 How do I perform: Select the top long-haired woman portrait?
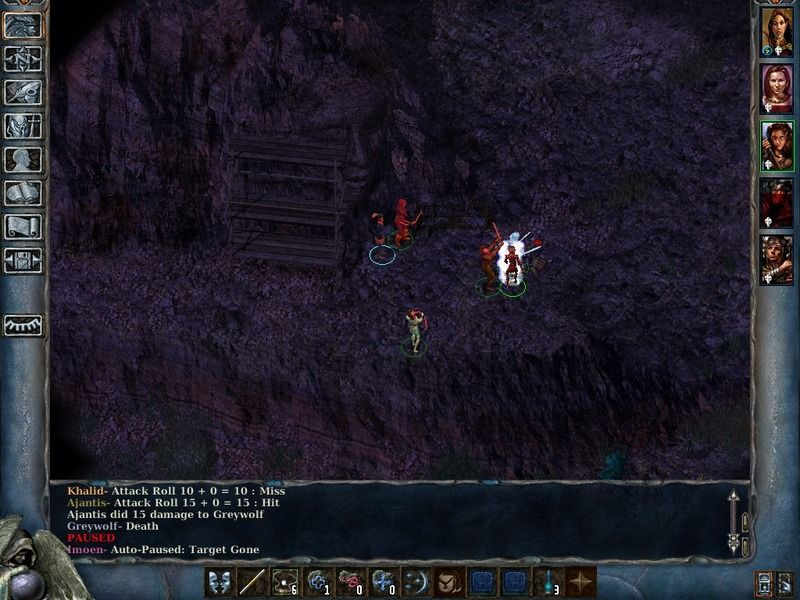(776, 32)
